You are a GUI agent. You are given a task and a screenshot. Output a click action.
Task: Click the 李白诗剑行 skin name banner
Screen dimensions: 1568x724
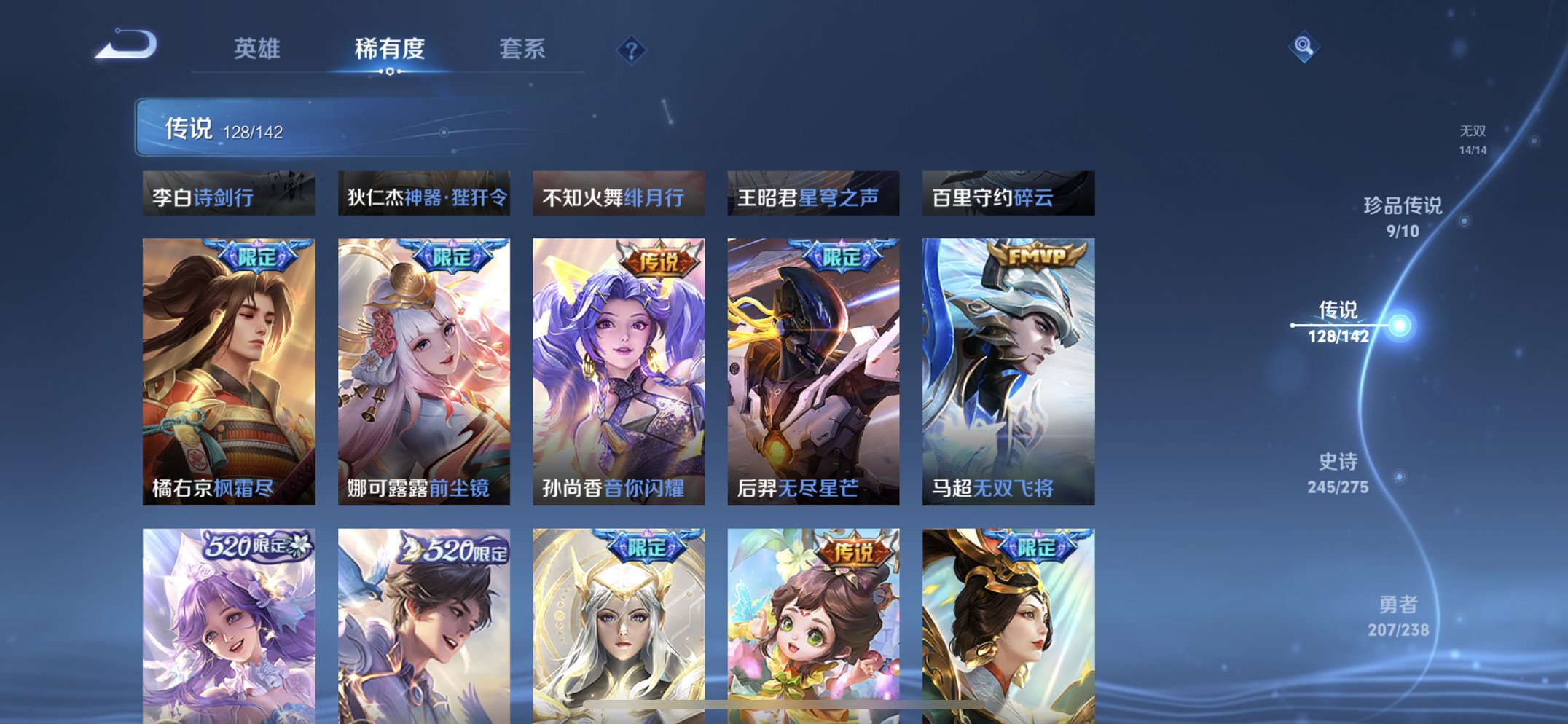click(x=227, y=194)
